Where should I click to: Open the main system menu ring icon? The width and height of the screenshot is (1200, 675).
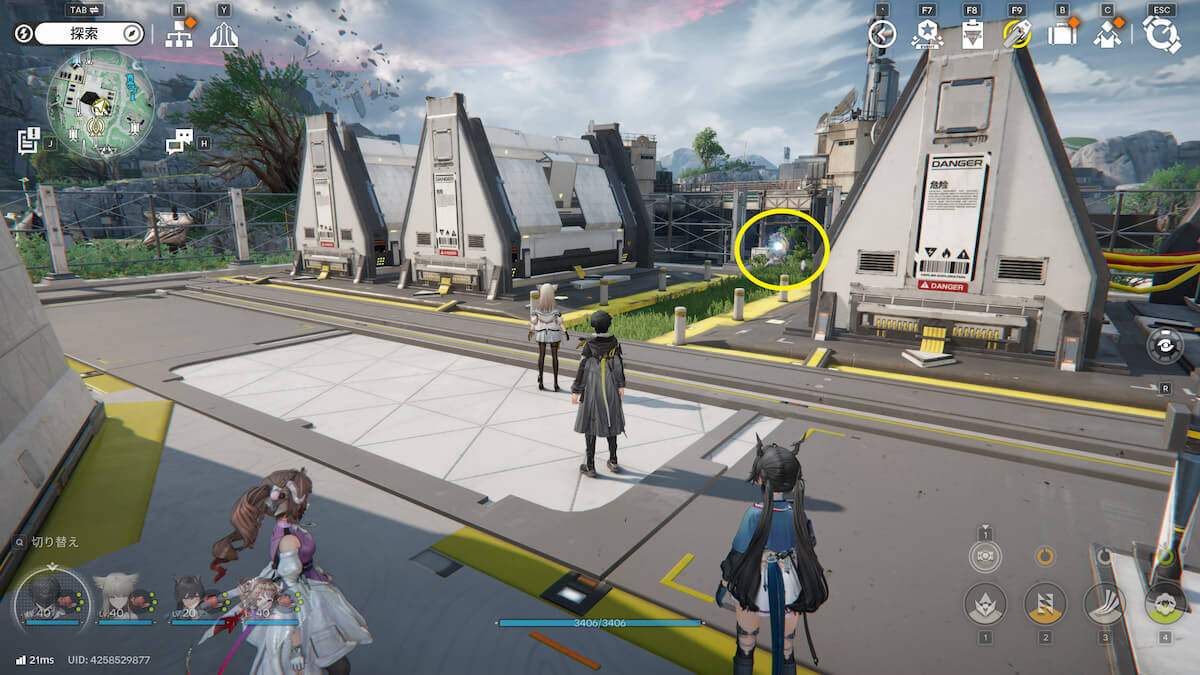[1161, 35]
